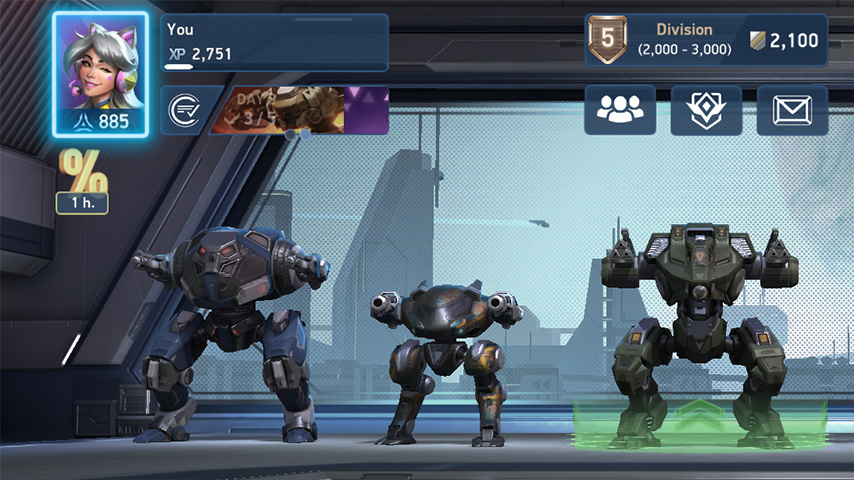The image size is (854, 480).
Task: Open the Division 5 ranking panel
Action: pyautogui.click(x=706, y=41)
